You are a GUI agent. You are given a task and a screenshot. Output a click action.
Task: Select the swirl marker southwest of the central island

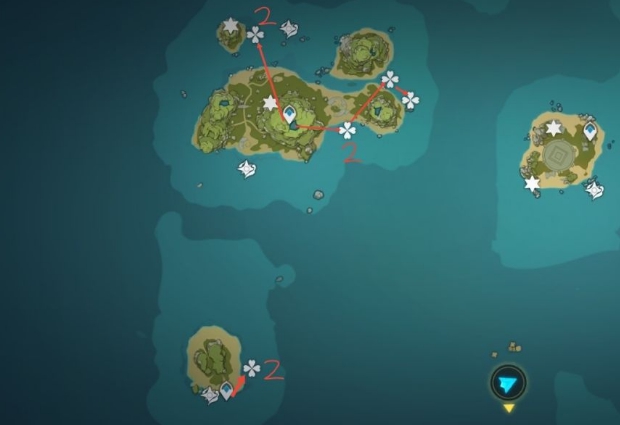tap(247, 169)
